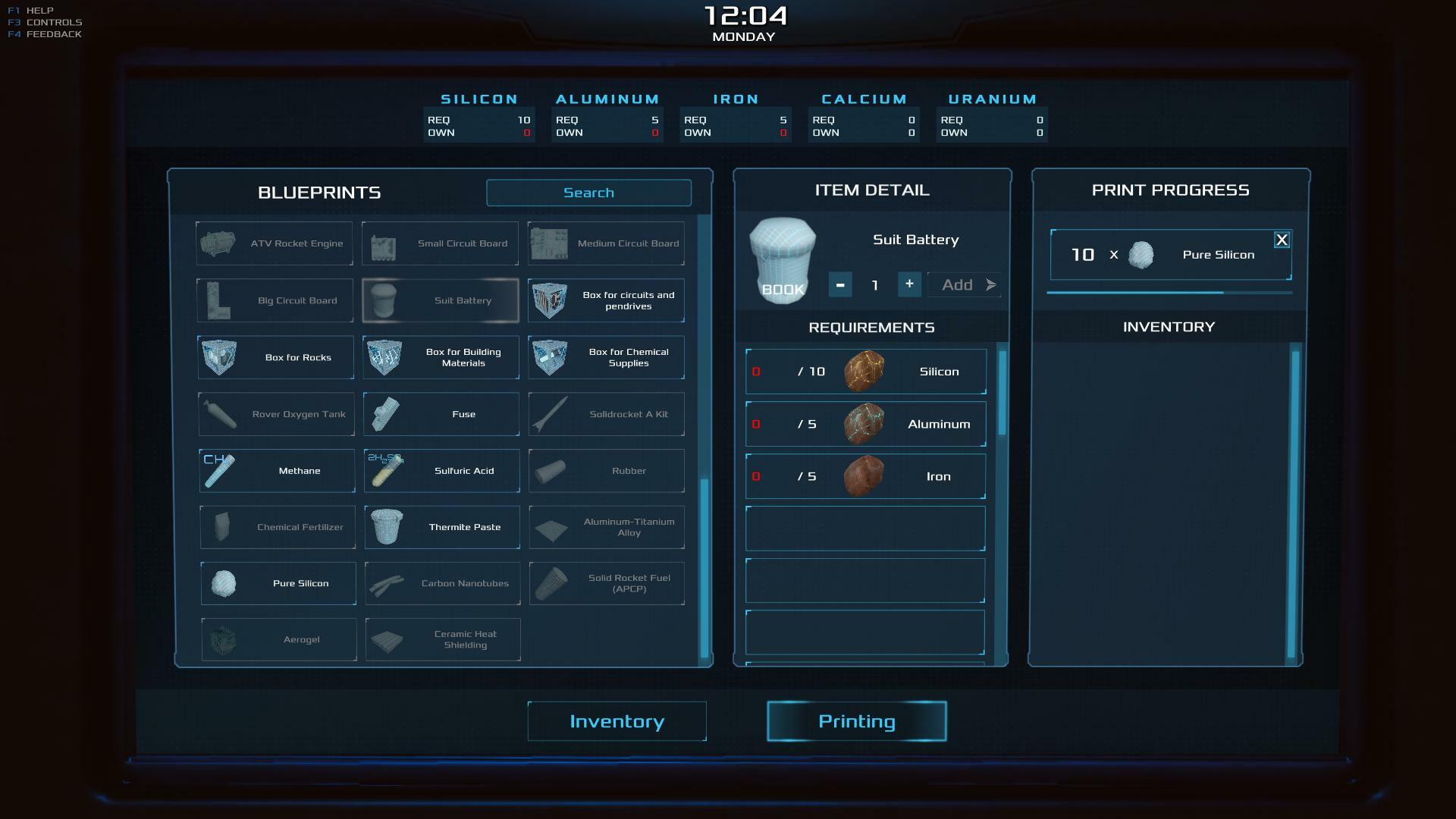Screen dimensions: 1456x819
Task: Decrease Suit Battery quantity with minus
Action: click(839, 284)
